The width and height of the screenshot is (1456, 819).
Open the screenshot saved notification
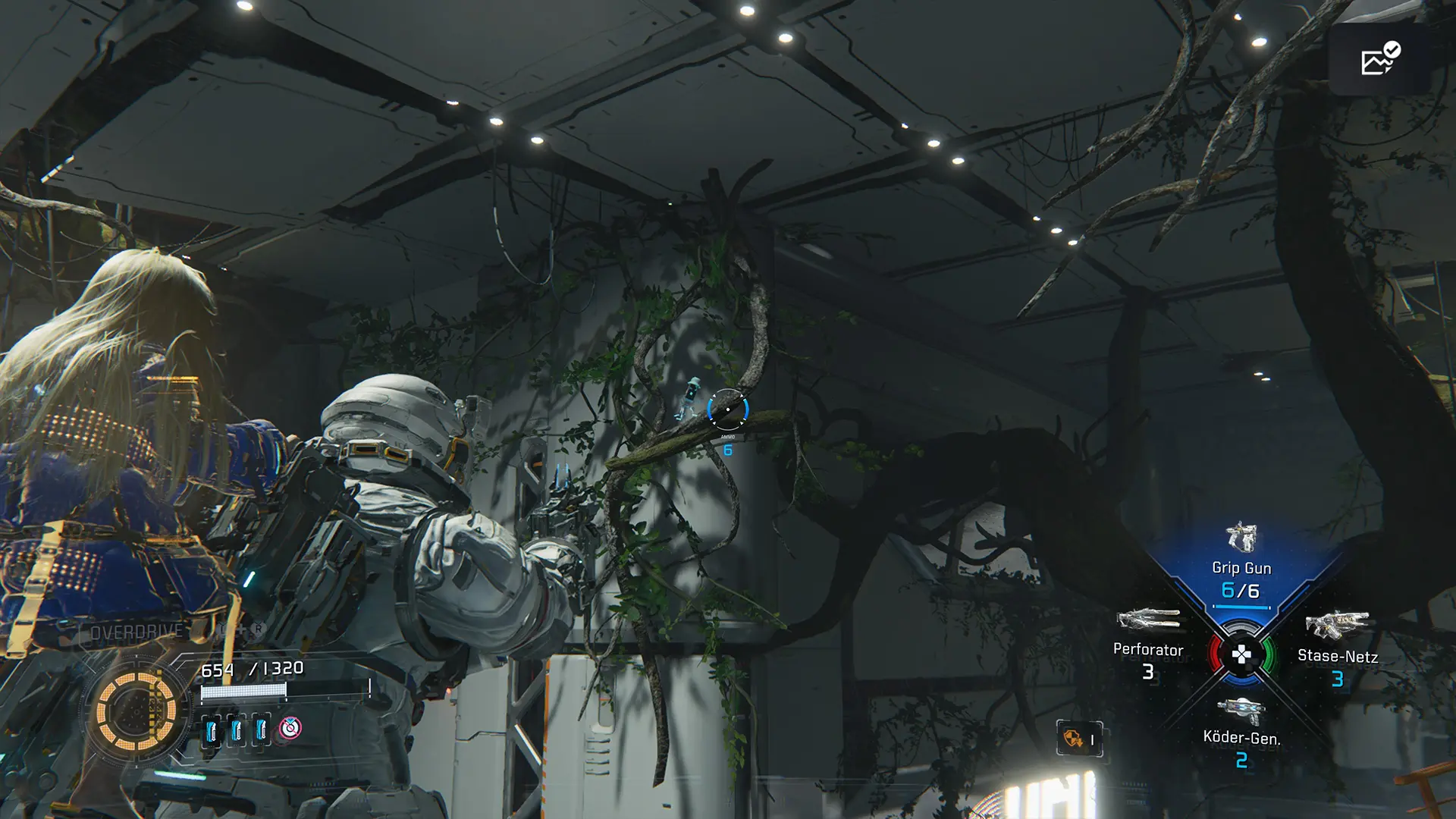[x=1379, y=60]
